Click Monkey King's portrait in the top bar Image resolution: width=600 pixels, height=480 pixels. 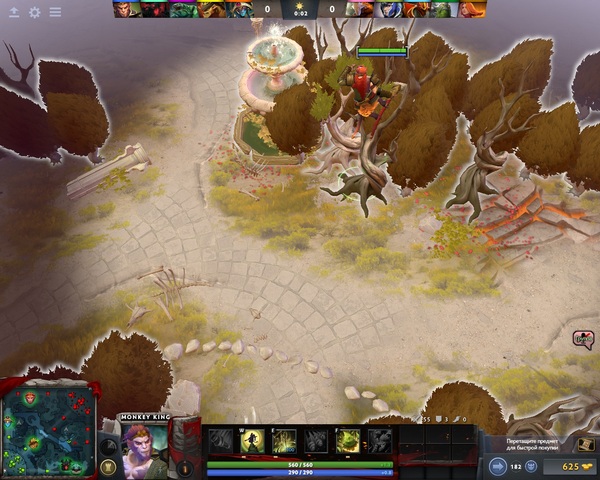tap(122, 10)
